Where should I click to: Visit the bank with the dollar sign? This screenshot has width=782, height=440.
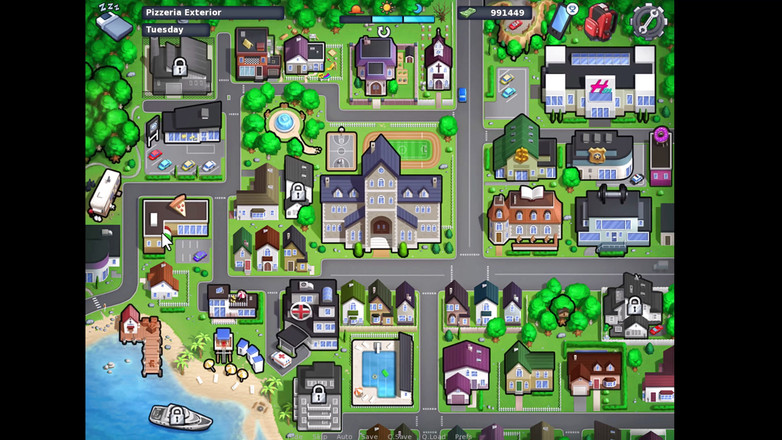pyautogui.click(x=522, y=152)
